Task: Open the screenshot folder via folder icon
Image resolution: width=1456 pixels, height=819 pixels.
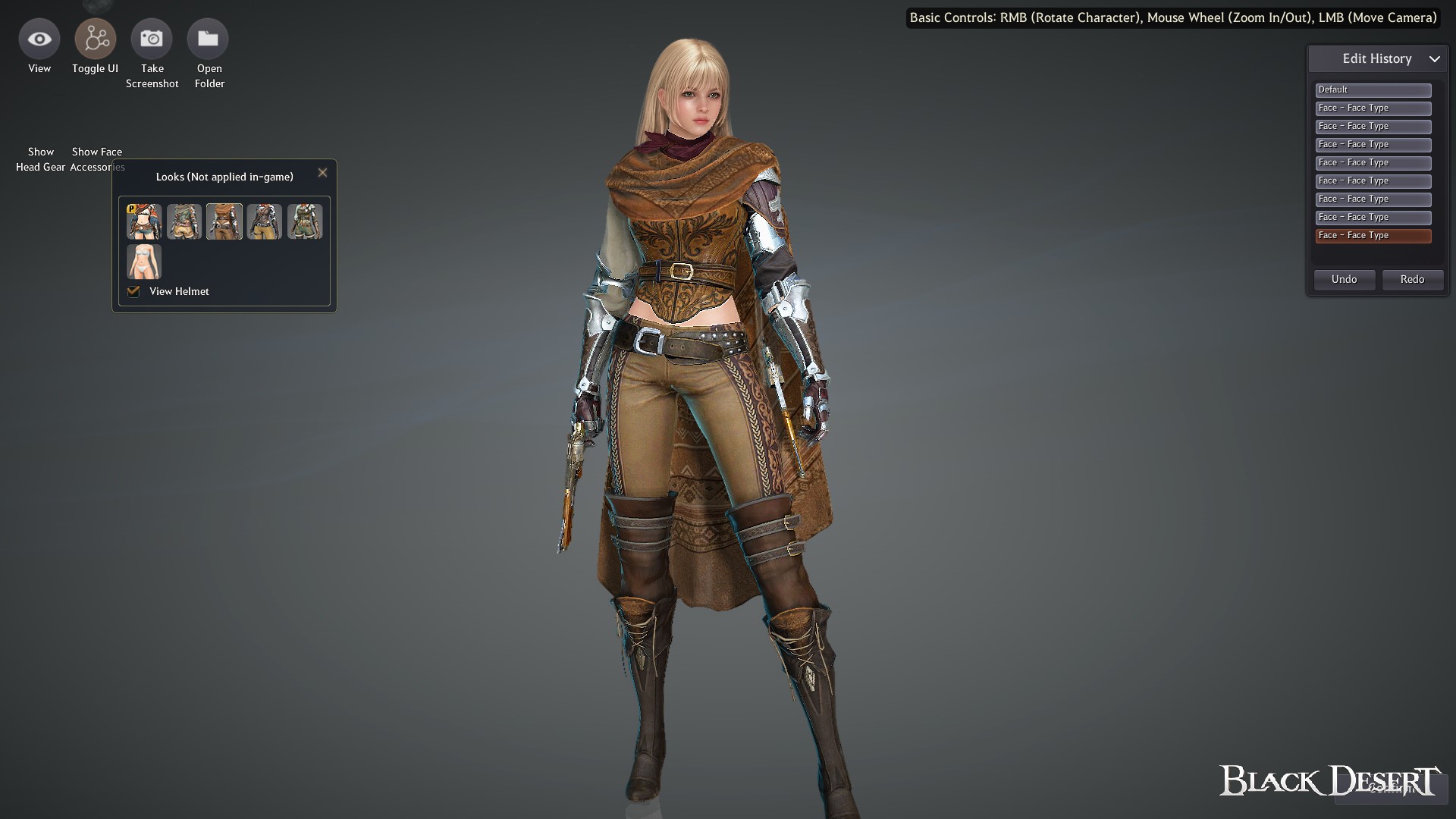Action: pos(209,38)
